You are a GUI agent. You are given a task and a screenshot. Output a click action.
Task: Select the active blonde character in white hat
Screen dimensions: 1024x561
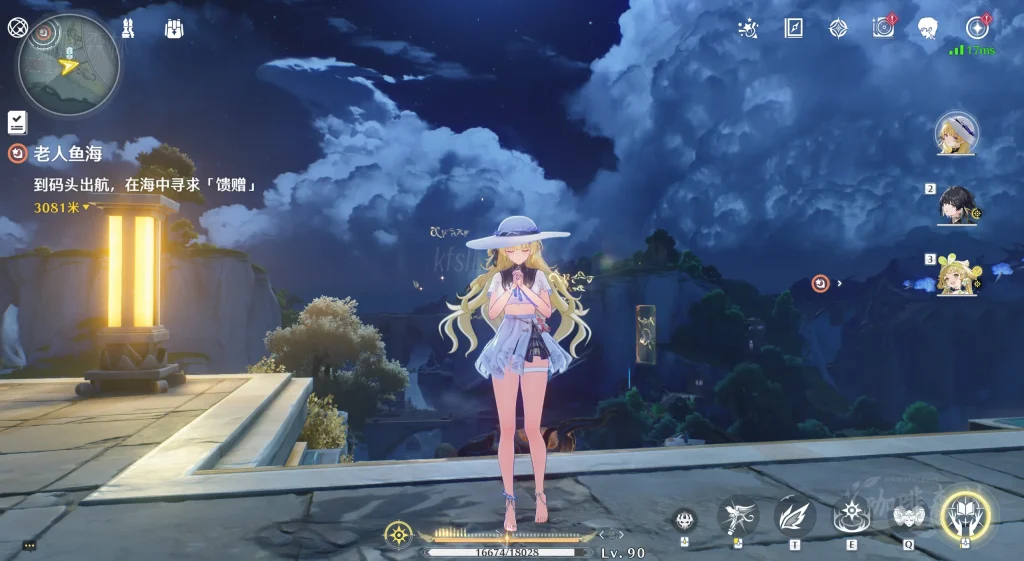956,133
